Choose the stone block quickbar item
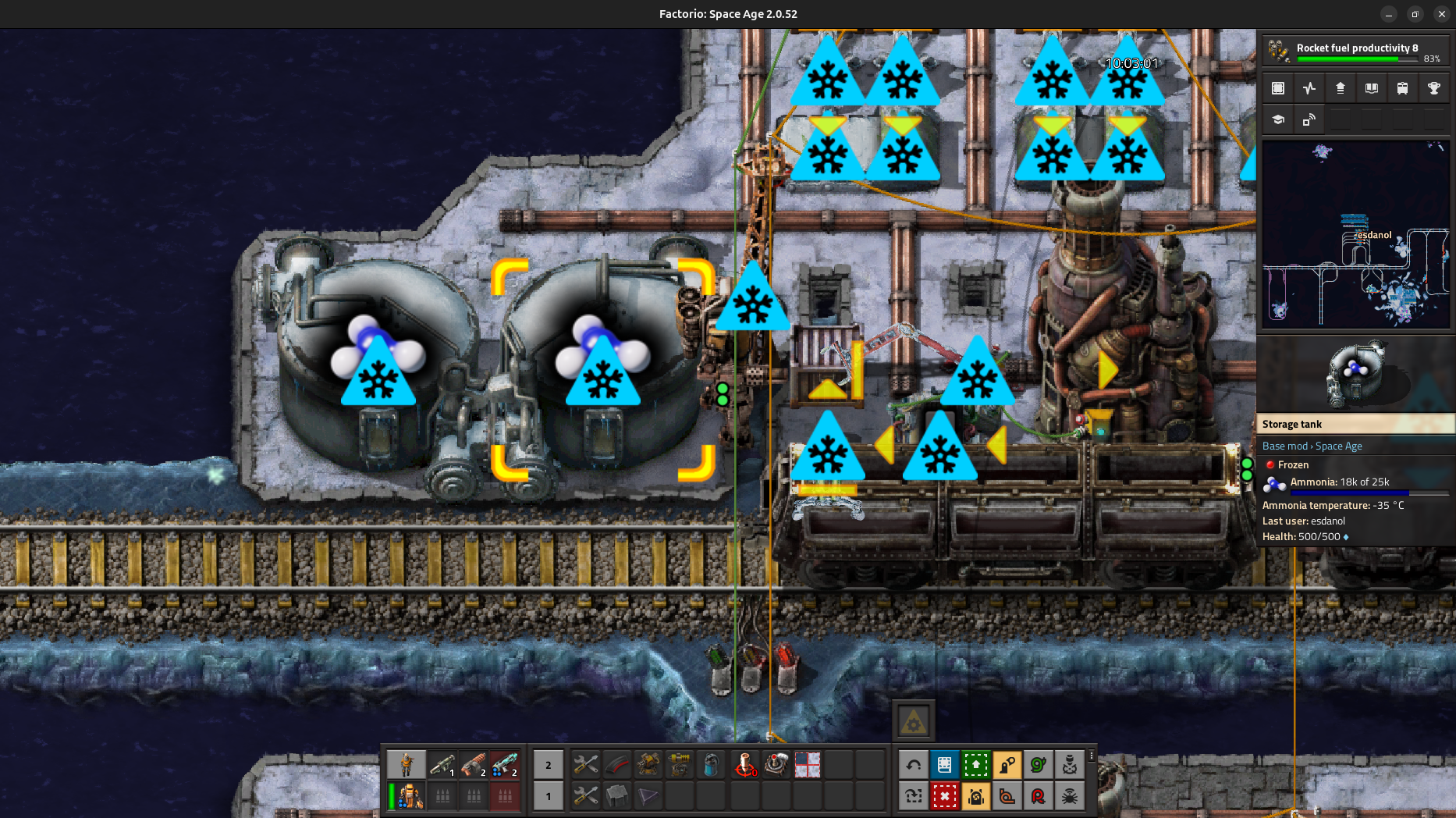Image resolution: width=1456 pixels, height=818 pixels. [x=617, y=796]
